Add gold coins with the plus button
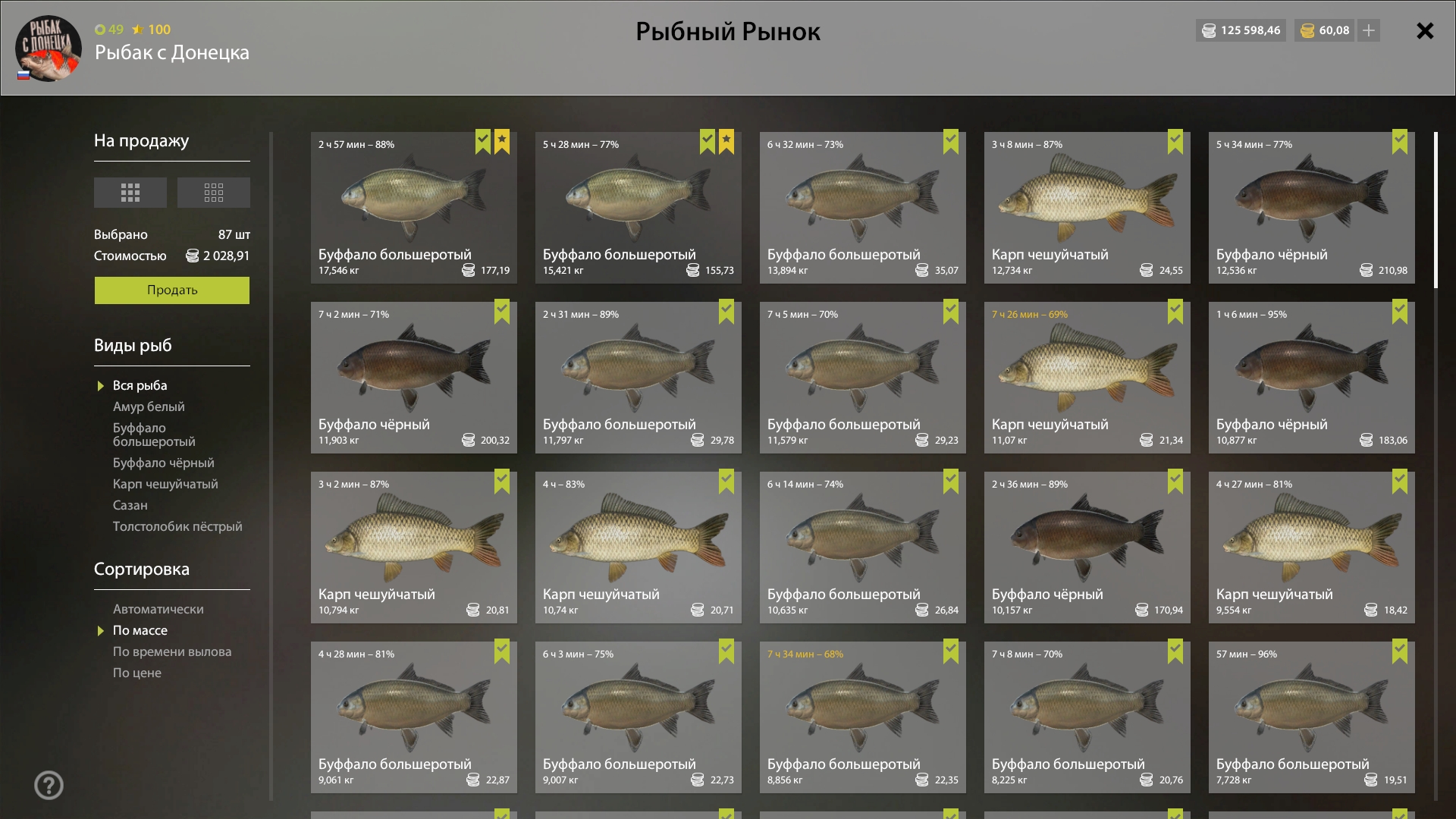The height and width of the screenshot is (819, 1456). tap(1369, 30)
